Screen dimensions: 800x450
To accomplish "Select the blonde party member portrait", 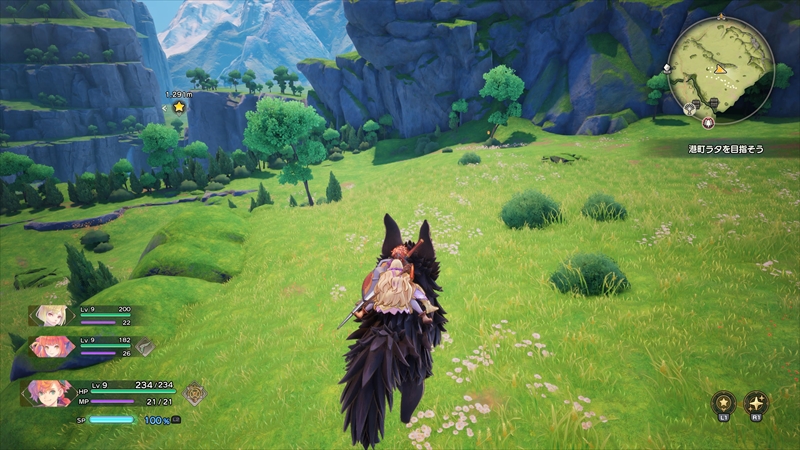I will pos(49,316).
